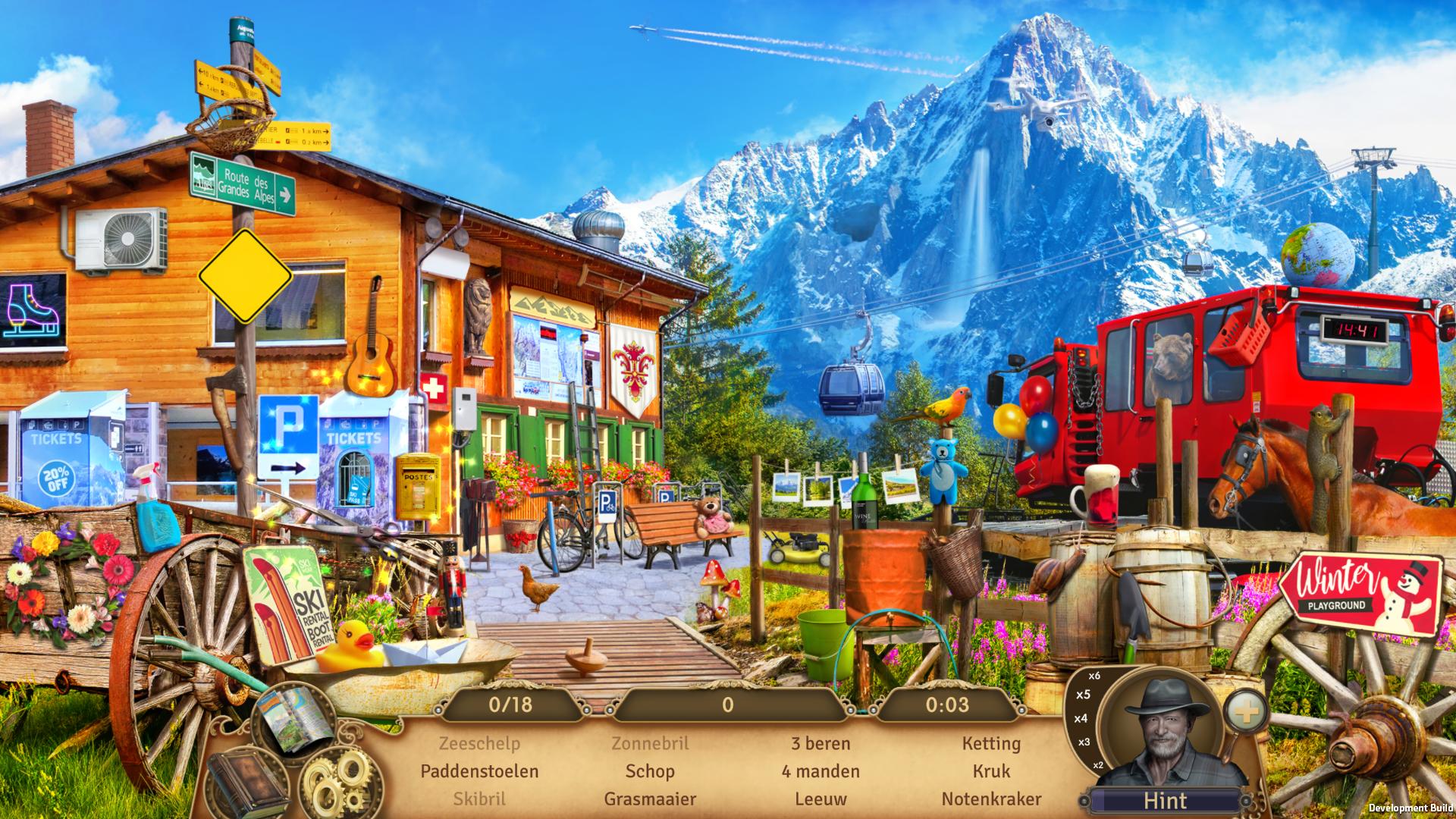Choose Grasmaaier from the item list
This screenshot has width=1456, height=819.
(x=650, y=799)
